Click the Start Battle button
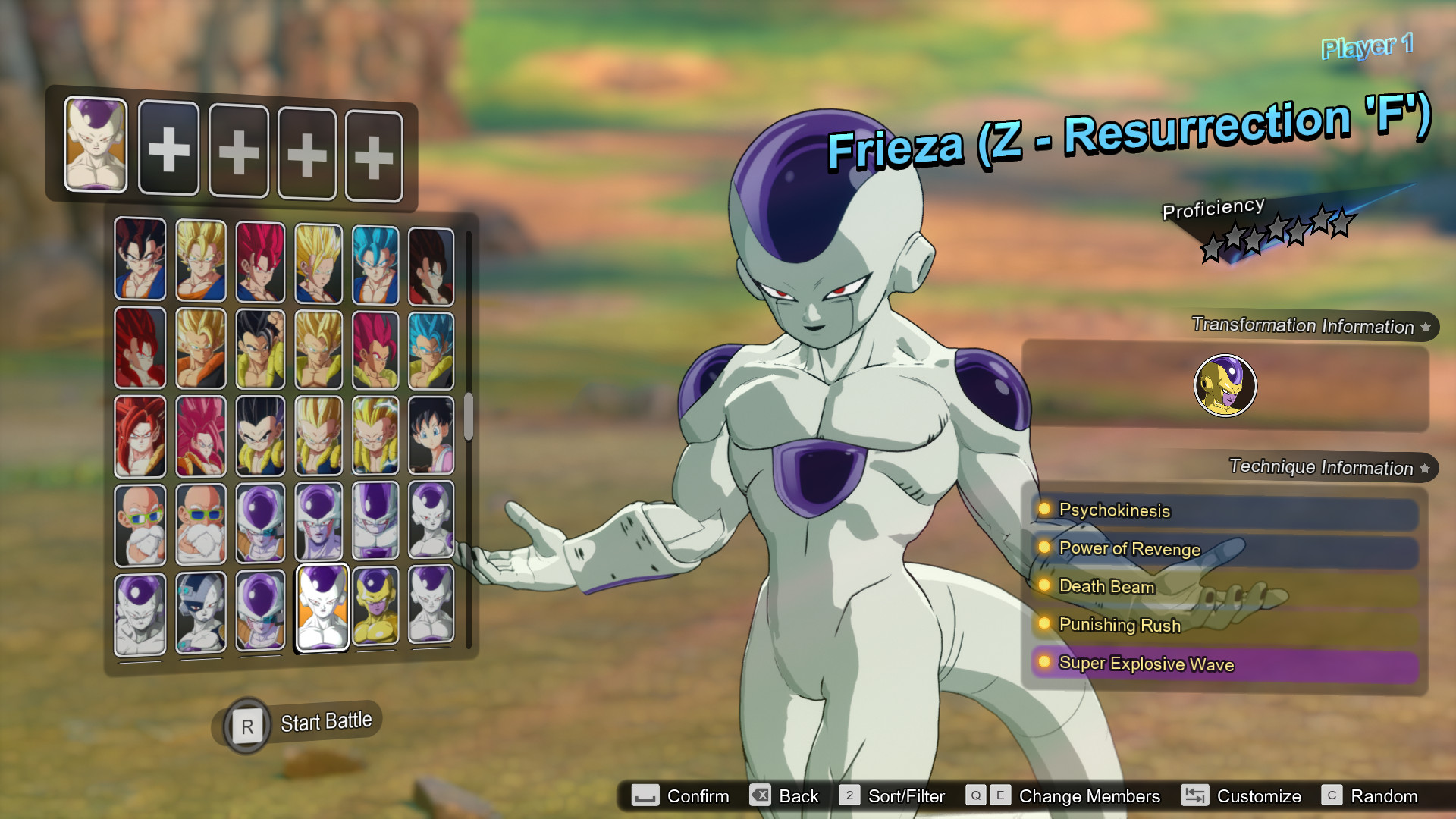Screen dimensions: 1456x819 [x=302, y=723]
